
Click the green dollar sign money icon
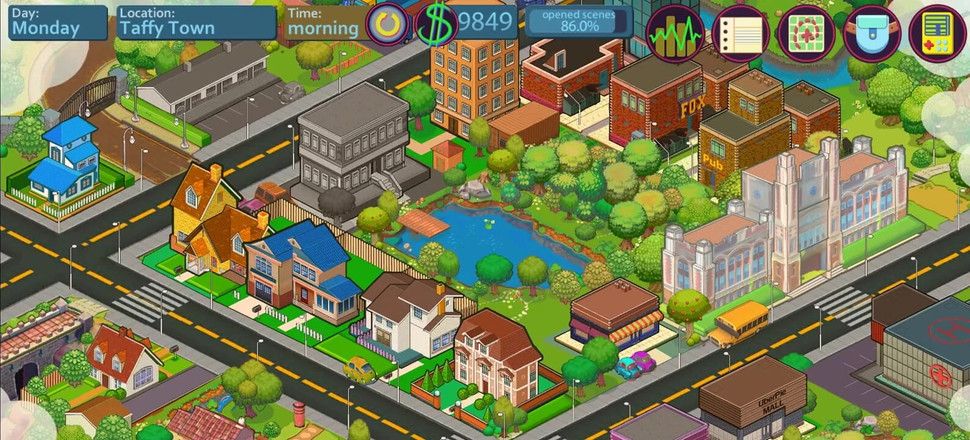pos(435,24)
